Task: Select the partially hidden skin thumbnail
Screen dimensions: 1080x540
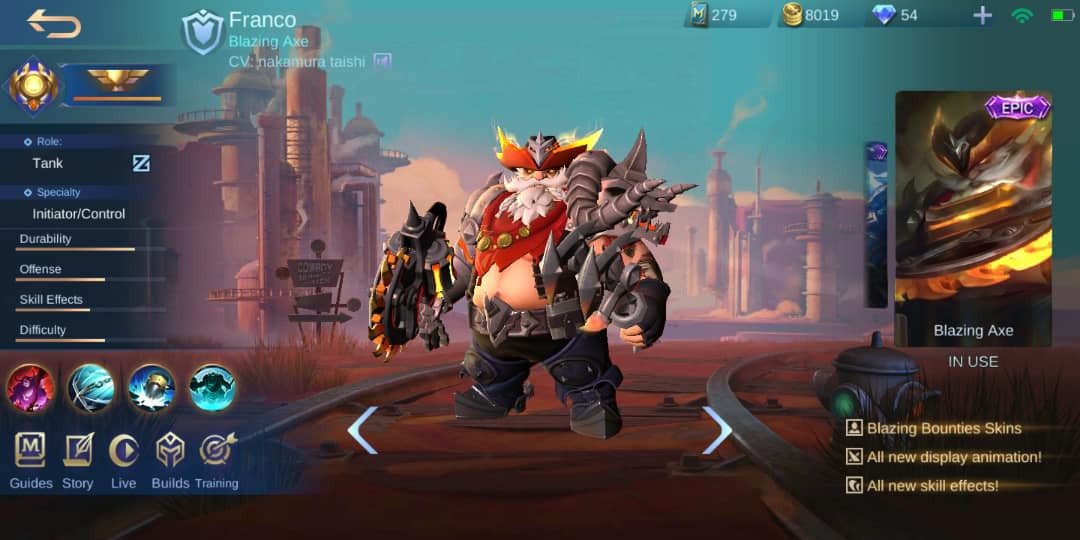Action: [876, 225]
